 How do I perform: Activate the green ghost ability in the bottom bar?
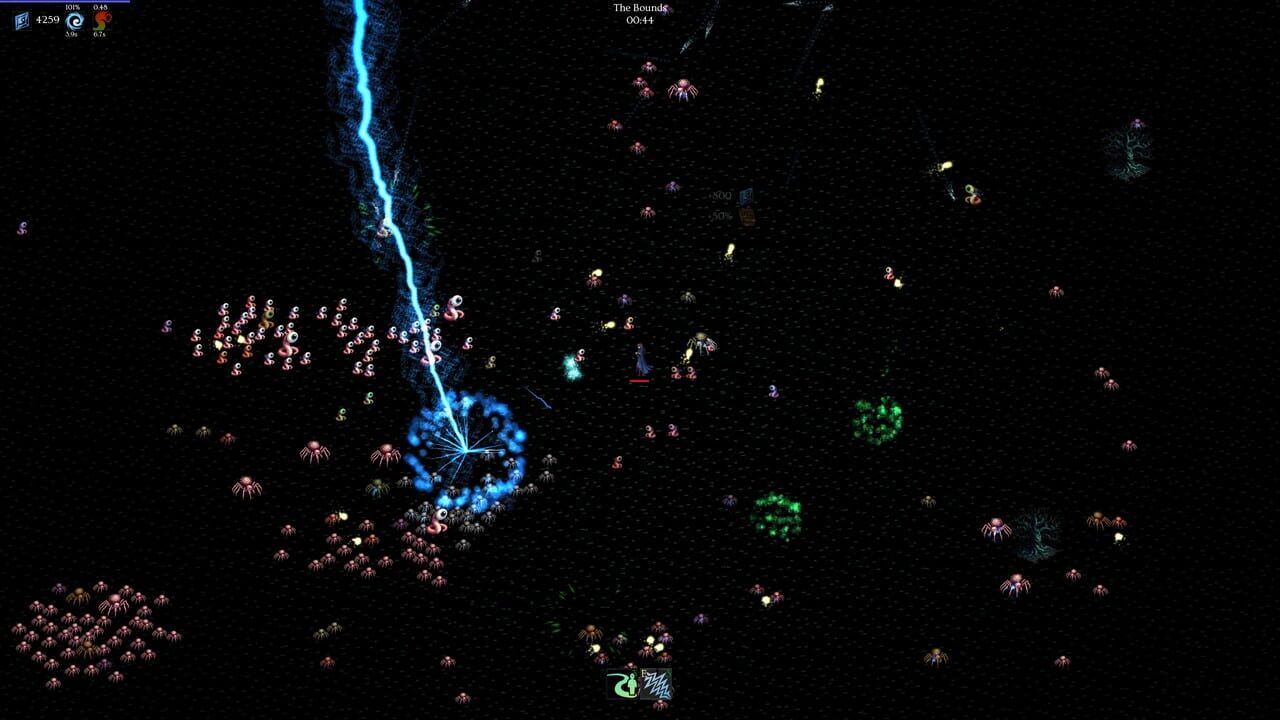(622, 685)
